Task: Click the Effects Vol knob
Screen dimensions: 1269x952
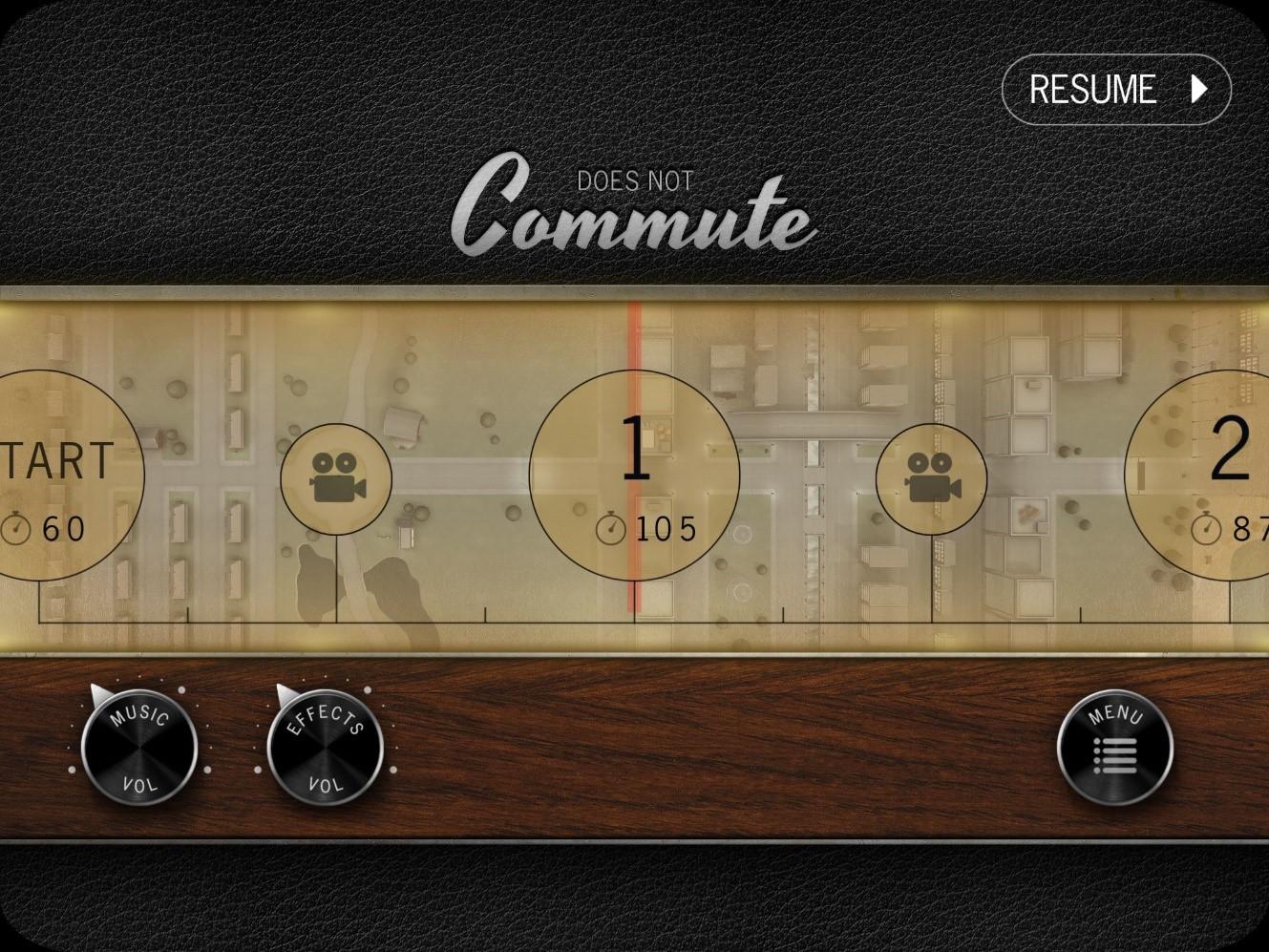Action: click(x=325, y=747)
